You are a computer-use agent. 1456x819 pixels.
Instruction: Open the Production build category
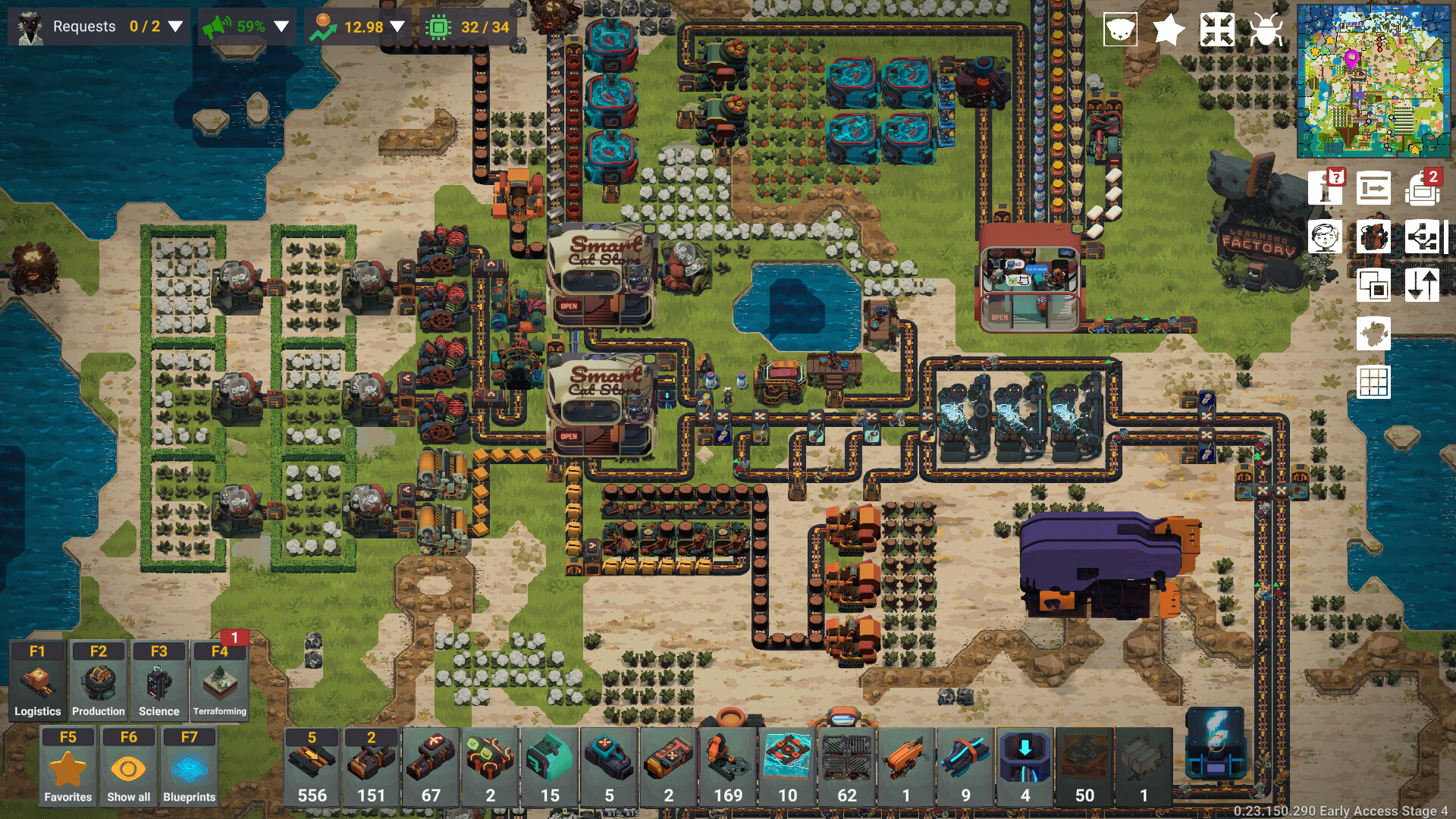pos(97,681)
